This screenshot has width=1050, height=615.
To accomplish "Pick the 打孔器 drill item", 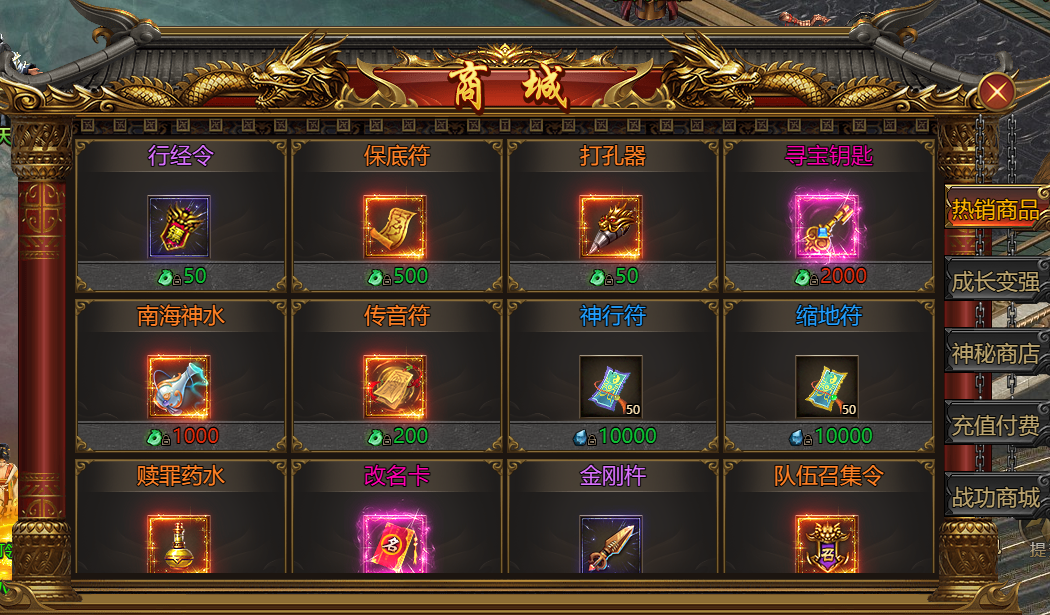I will (x=611, y=227).
